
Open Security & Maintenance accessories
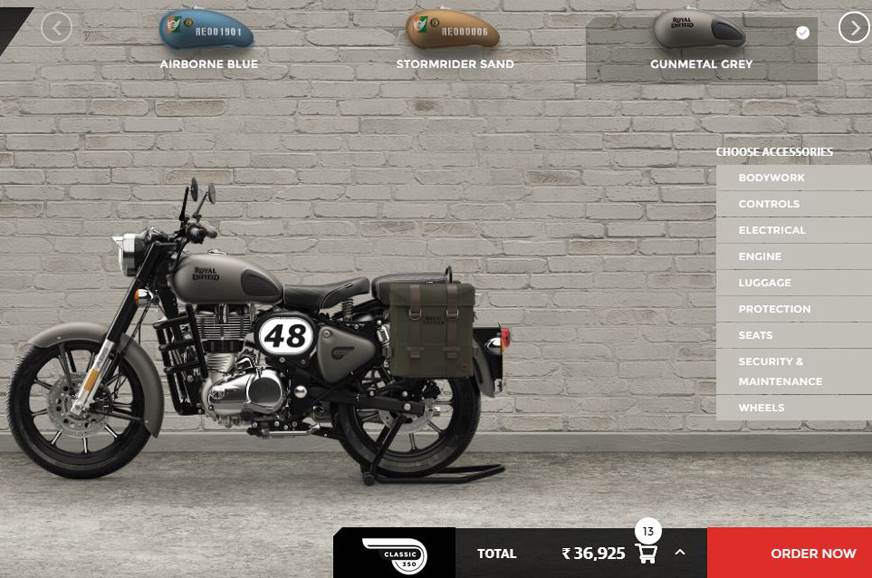780,371
